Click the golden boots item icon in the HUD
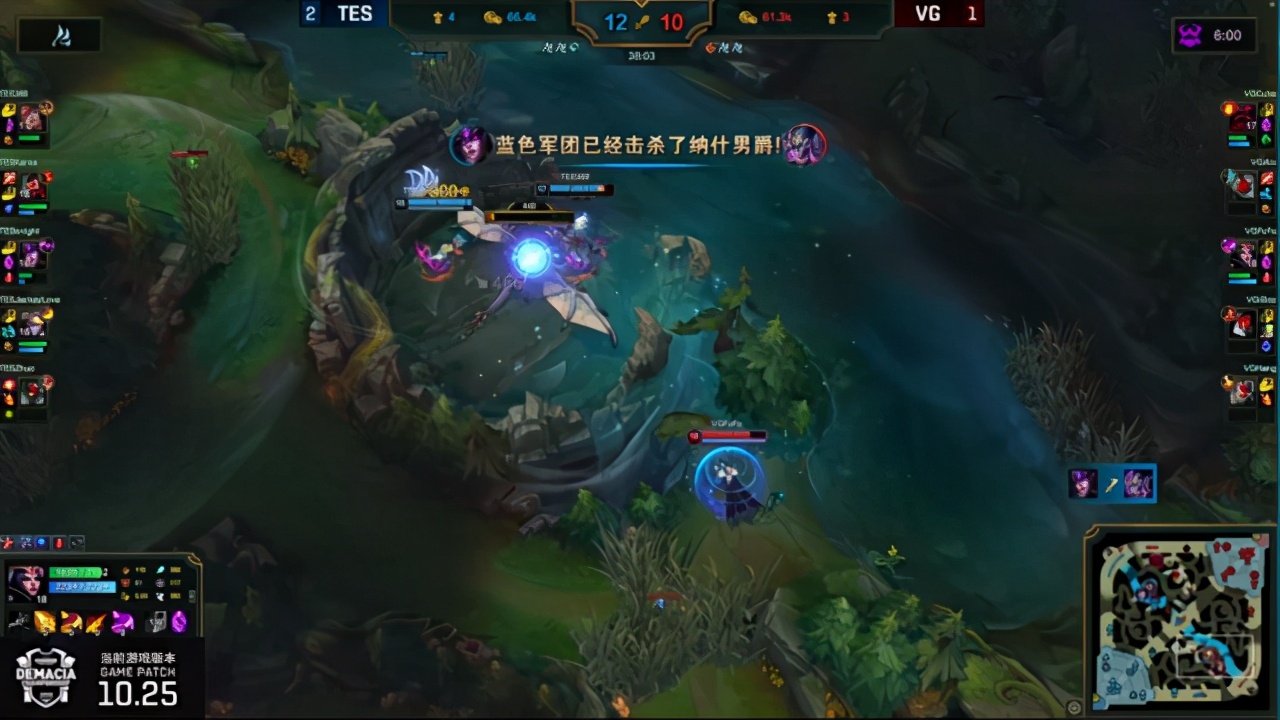Viewport: 1280px width, 720px height. click(44, 622)
